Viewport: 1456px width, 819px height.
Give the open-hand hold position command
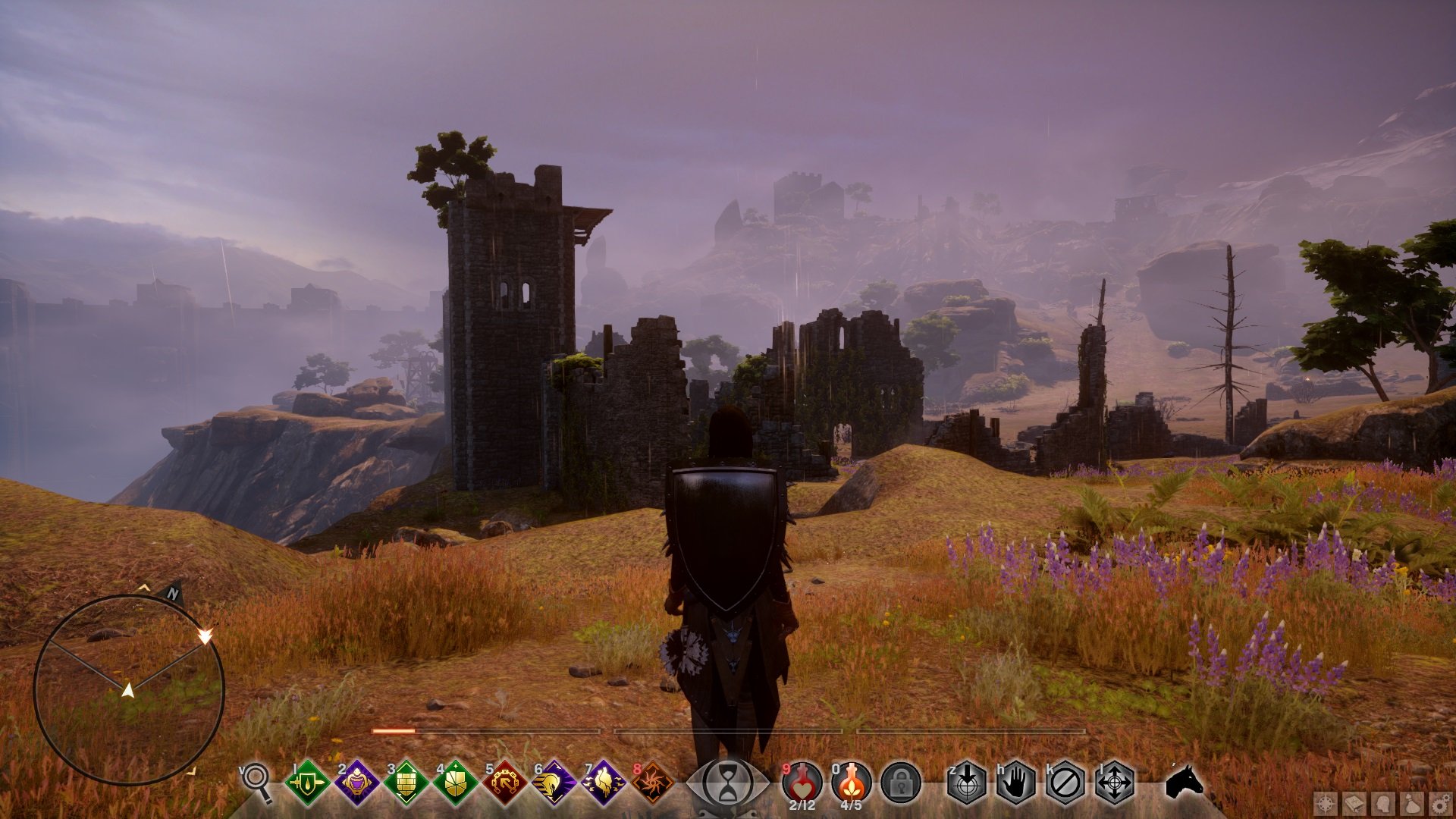pos(1016,782)
